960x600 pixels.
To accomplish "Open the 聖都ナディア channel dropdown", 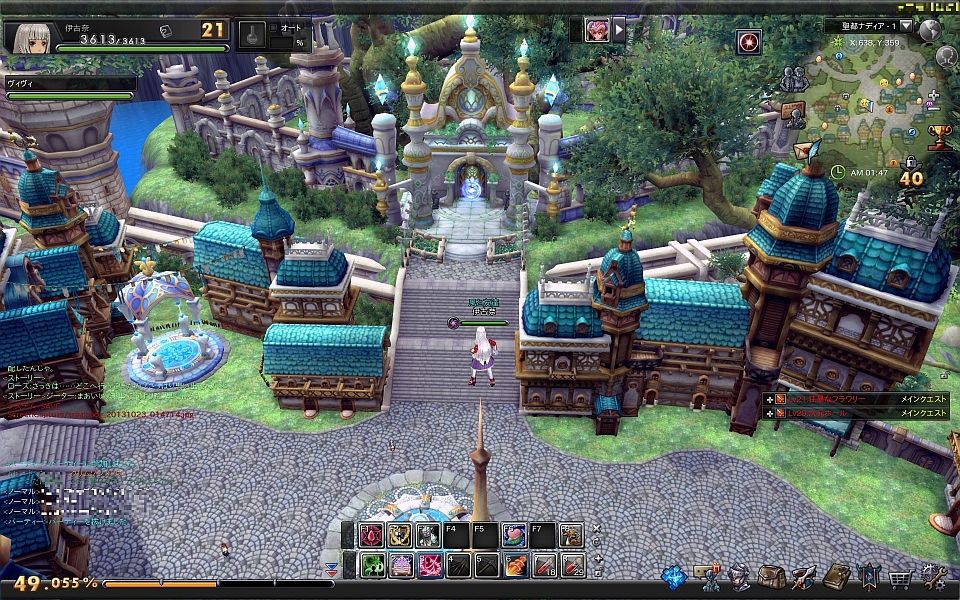I will coord(906,25).
